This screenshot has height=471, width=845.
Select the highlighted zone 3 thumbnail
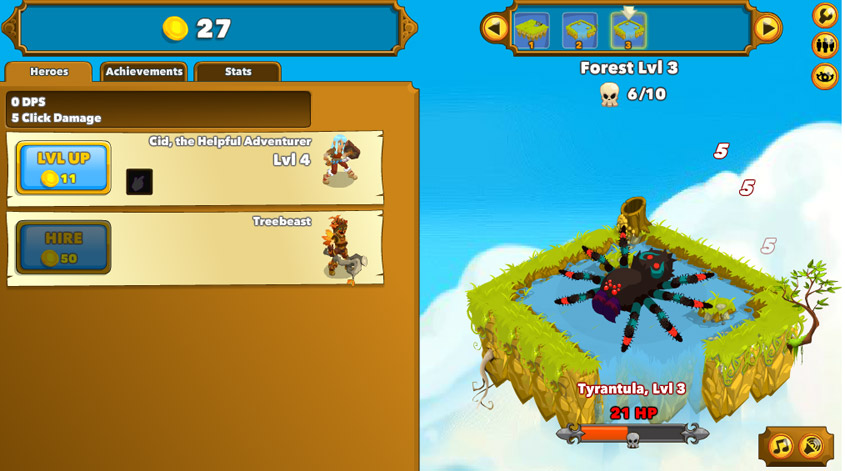(x=628, y=30)
